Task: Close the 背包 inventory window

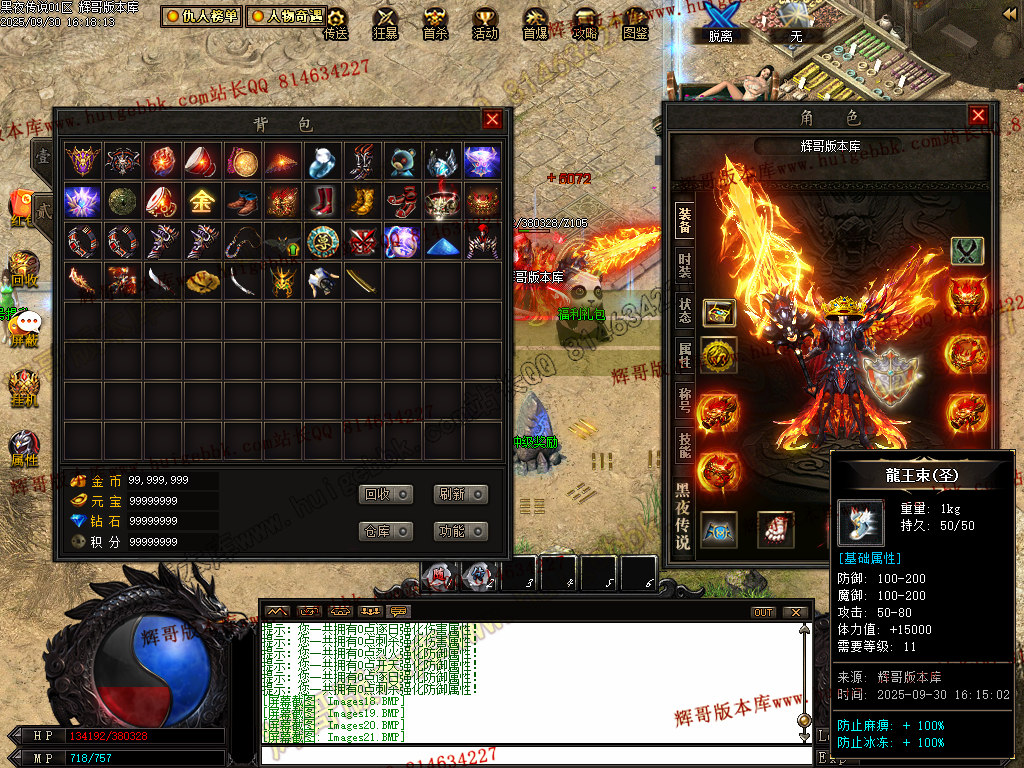Action: (x=492, y=120)
